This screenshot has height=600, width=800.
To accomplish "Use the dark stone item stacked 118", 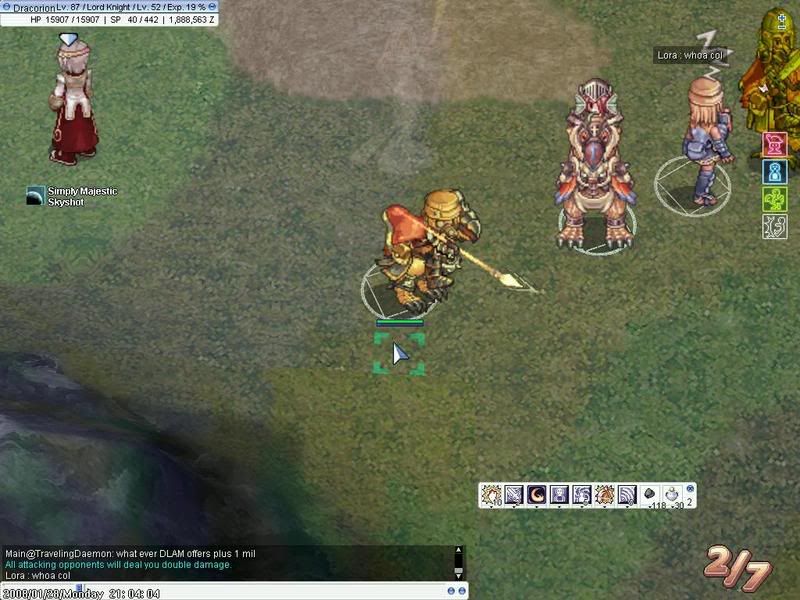I will coord(650,494).
